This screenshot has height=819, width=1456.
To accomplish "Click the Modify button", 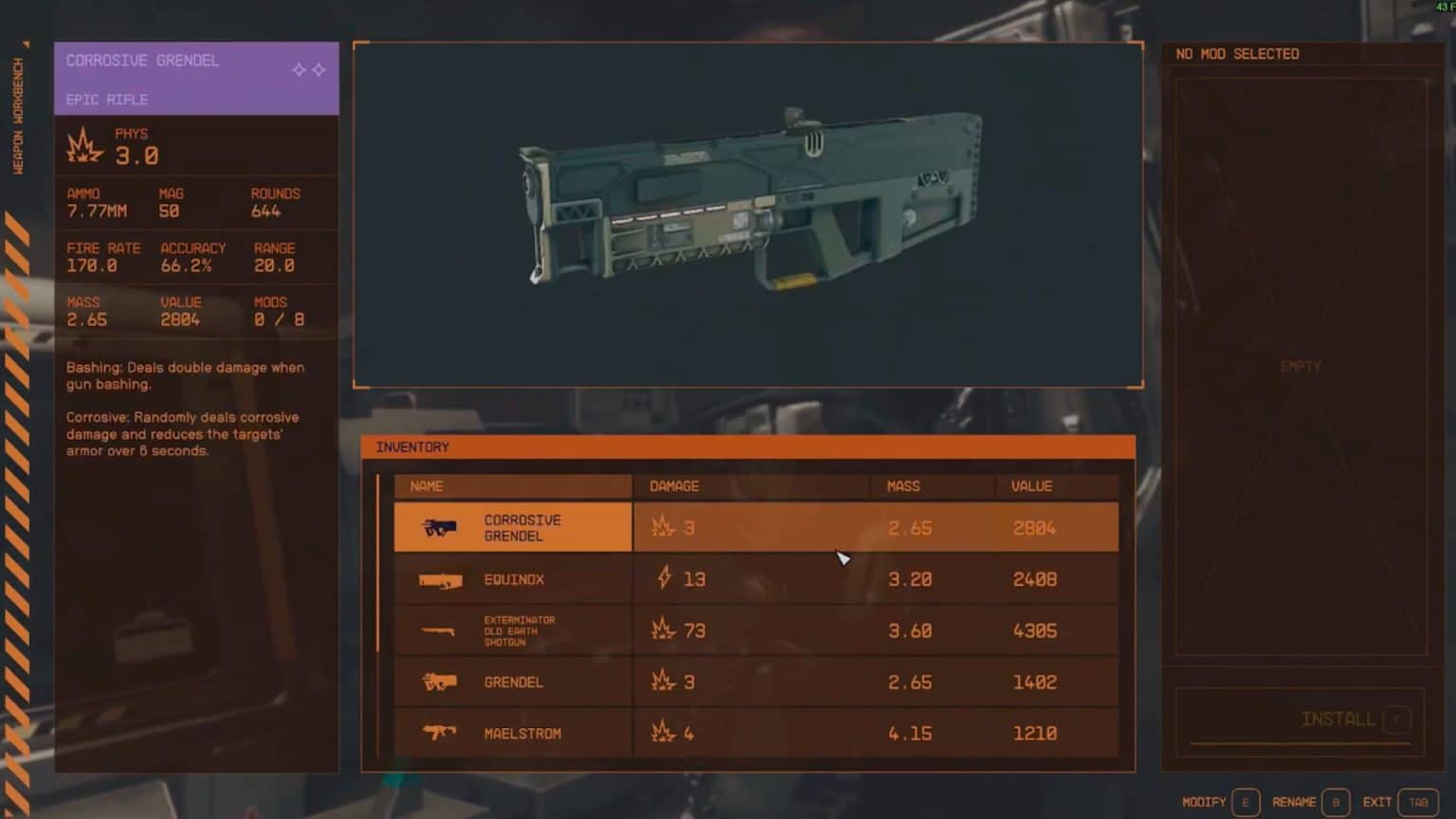I will coord(1206,801).
